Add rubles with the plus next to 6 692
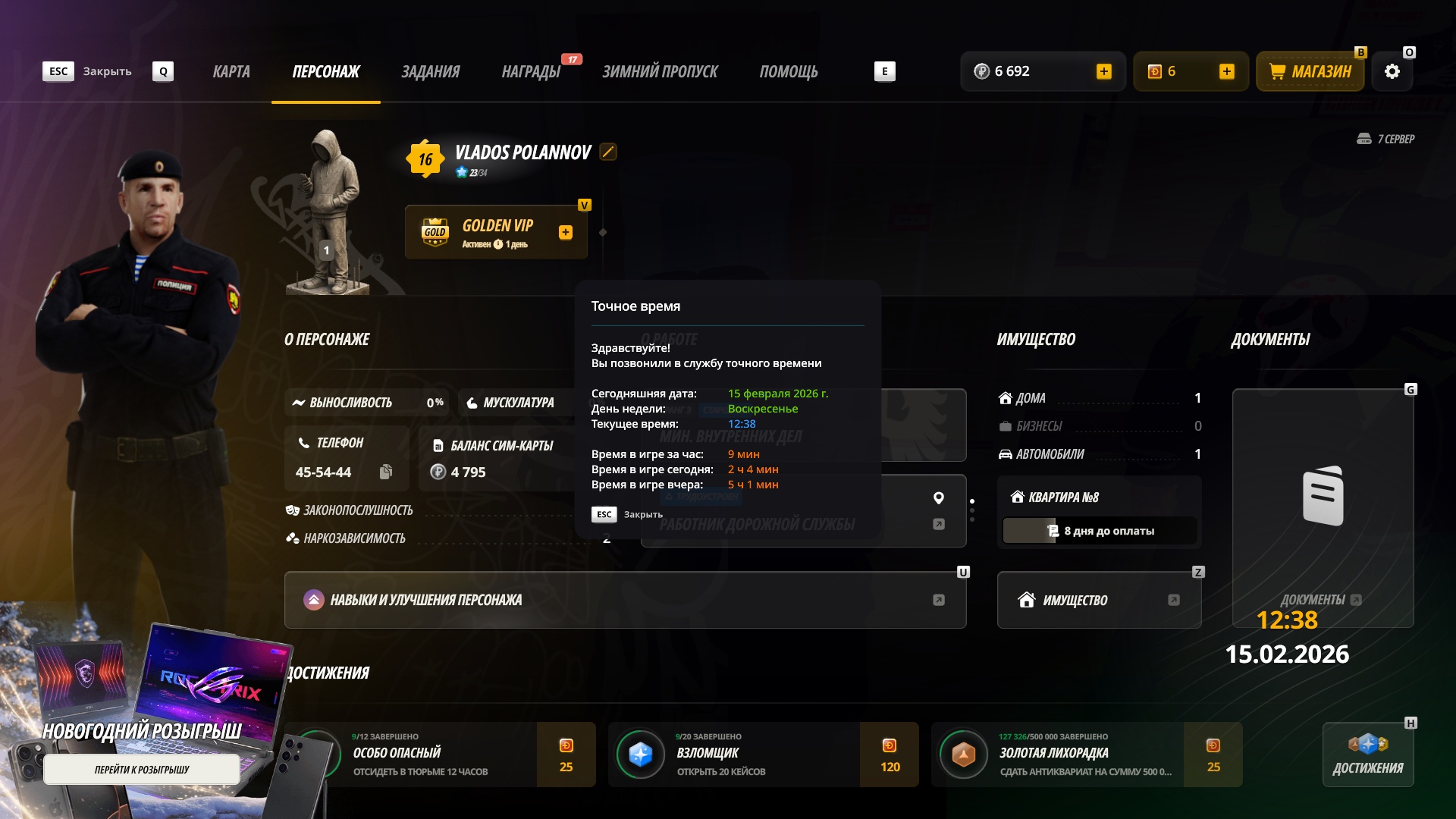This screenshot has height=819, width=1456. pos(1104,71)
